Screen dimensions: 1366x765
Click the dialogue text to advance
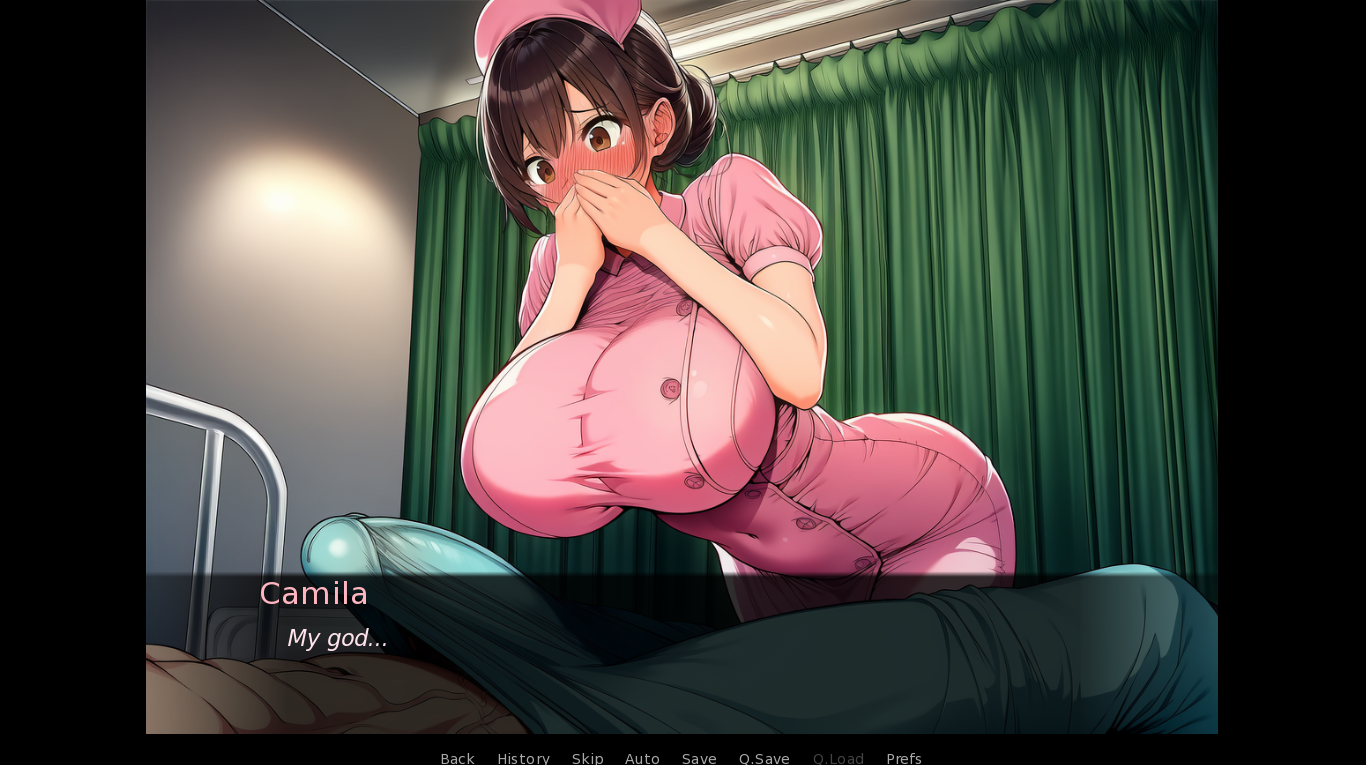coord(337,637)
